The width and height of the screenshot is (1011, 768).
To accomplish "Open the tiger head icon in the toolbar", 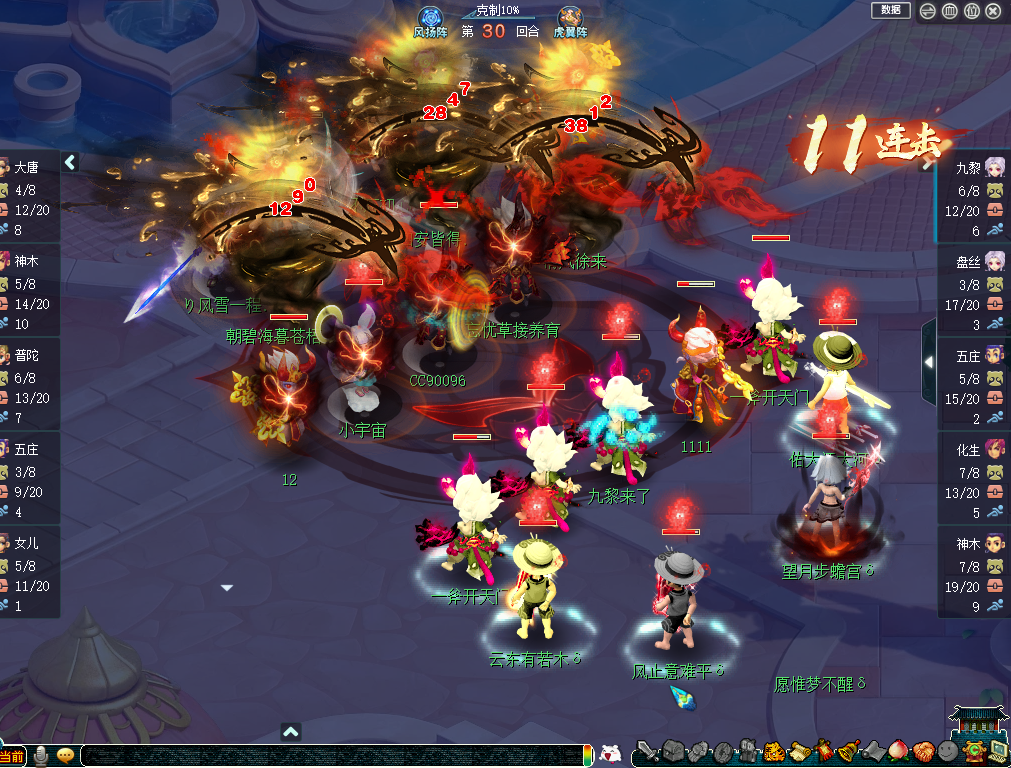I will click(x=773, y=752).
